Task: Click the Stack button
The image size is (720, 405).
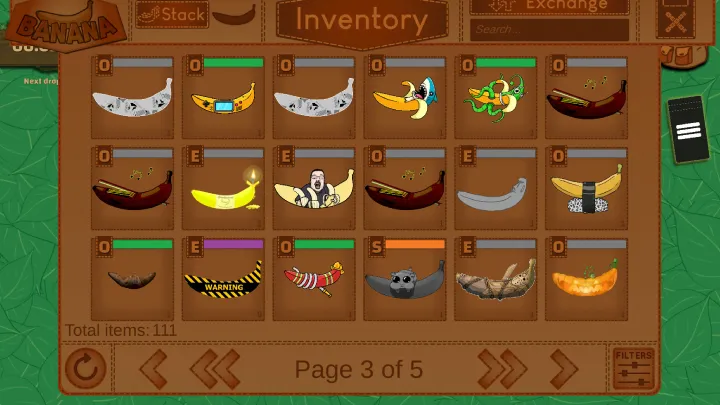Action: tap(172, 14)
